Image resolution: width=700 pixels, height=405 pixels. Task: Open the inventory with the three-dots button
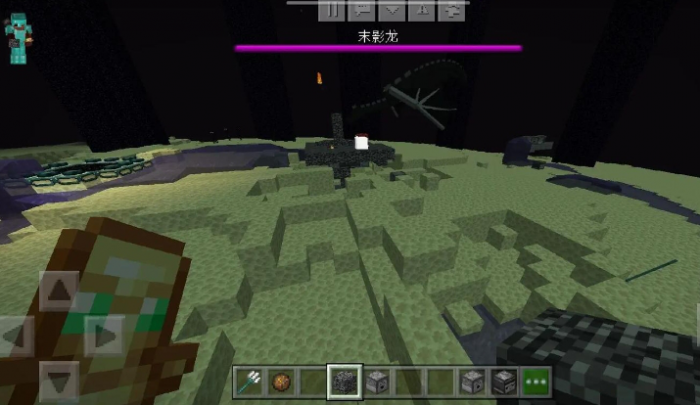pos(536,381)
